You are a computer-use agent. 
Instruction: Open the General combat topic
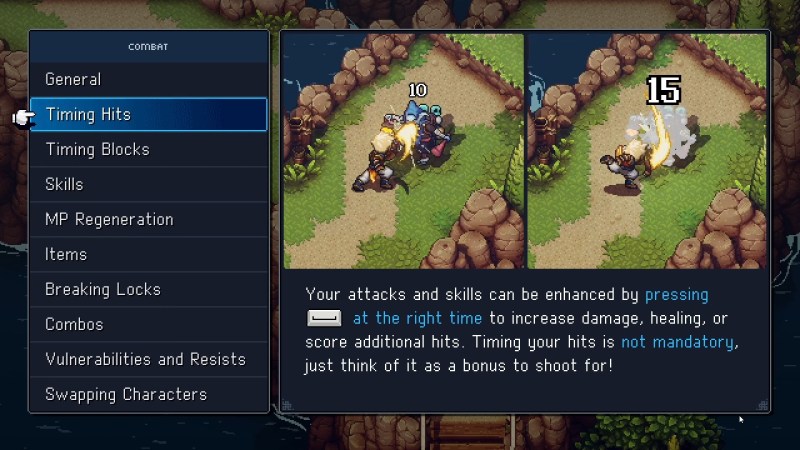(148, 80)
